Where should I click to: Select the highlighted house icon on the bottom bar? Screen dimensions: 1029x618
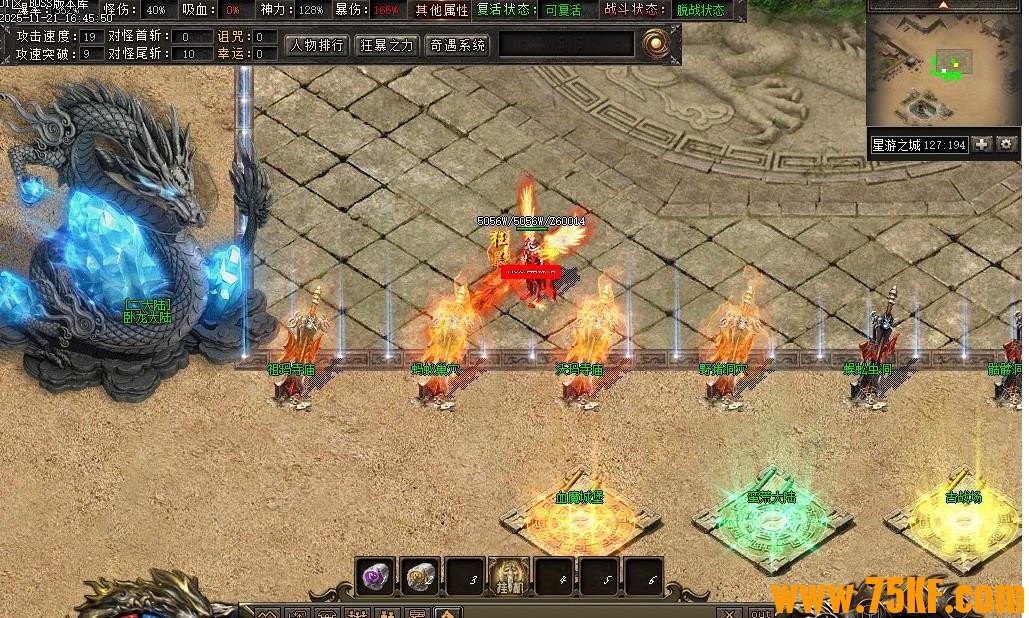[x=447, y=612]
